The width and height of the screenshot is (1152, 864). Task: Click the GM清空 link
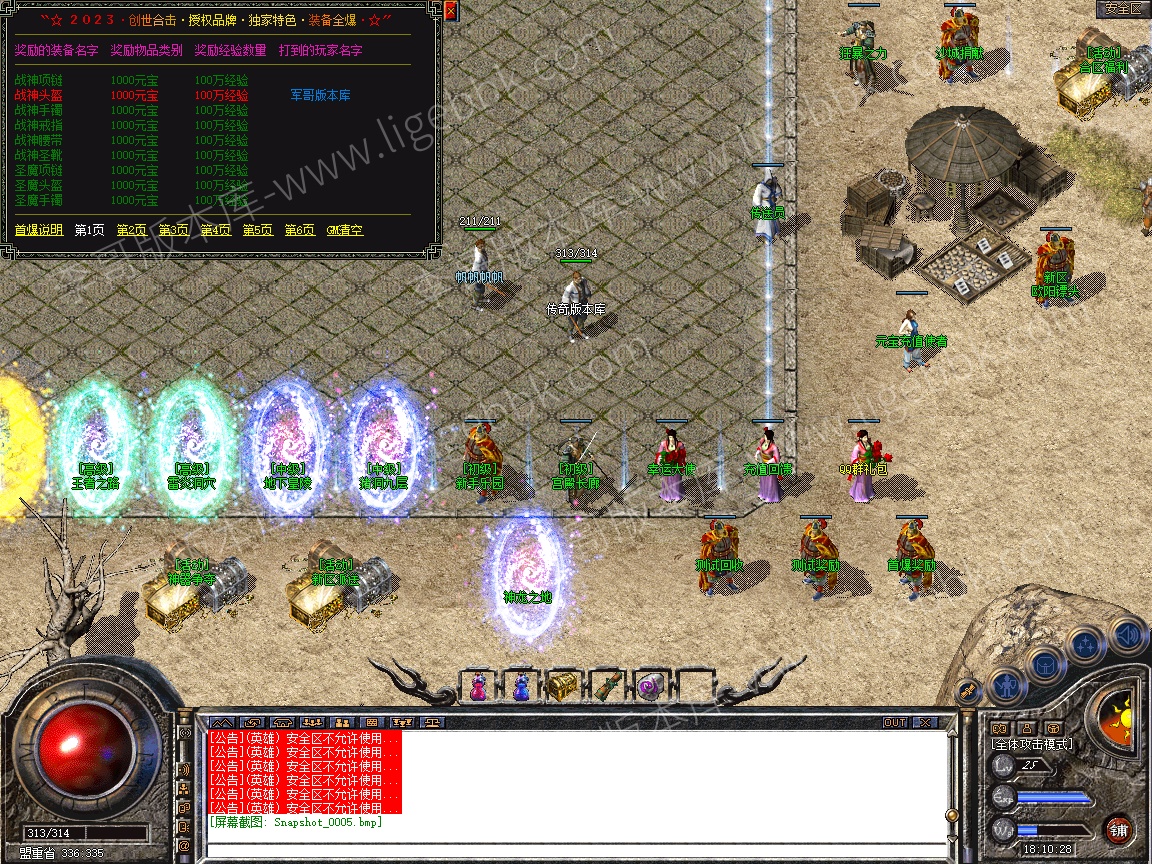[x=345, y=230]
